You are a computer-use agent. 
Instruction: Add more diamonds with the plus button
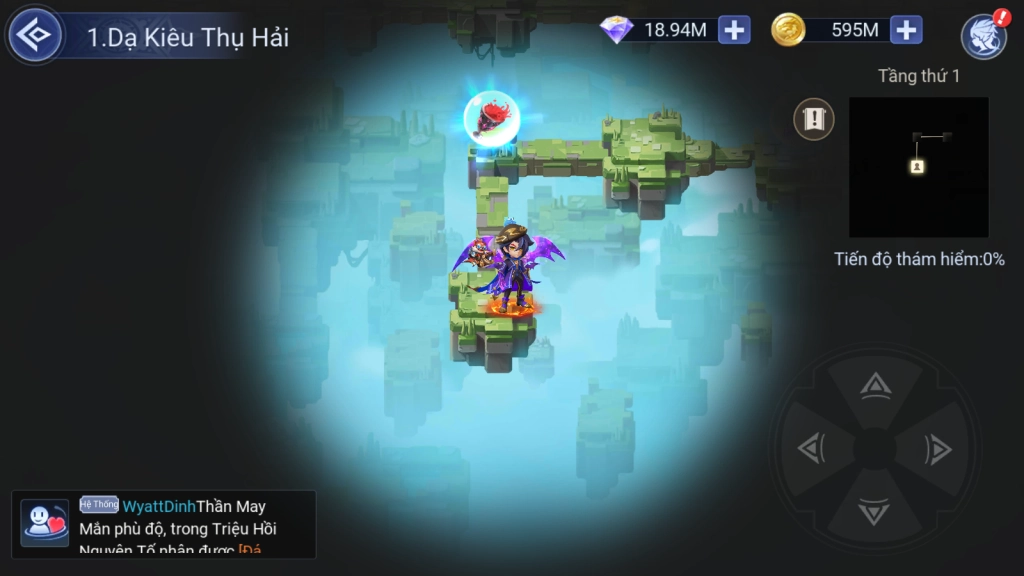(735, 30)
